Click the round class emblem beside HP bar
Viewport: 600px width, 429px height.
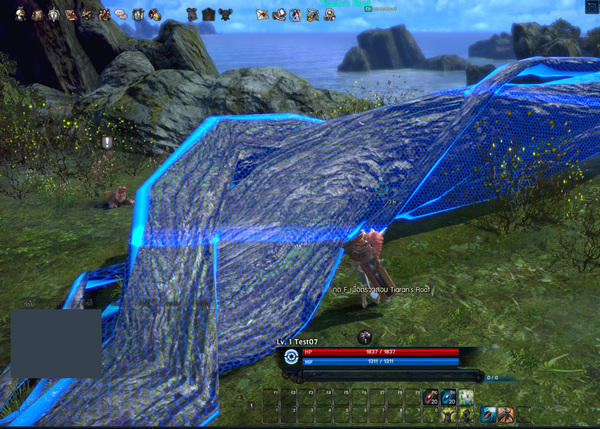tap(291, 355)
